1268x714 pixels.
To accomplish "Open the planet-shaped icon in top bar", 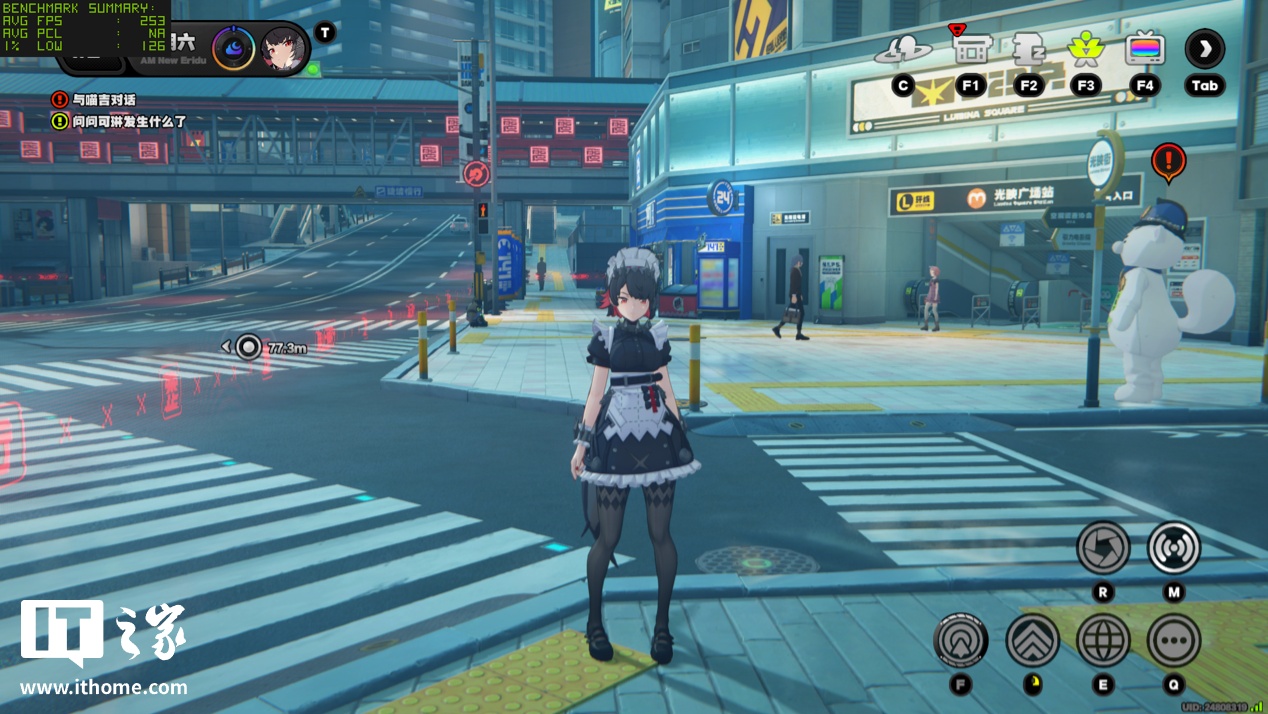I will point(903,49).
